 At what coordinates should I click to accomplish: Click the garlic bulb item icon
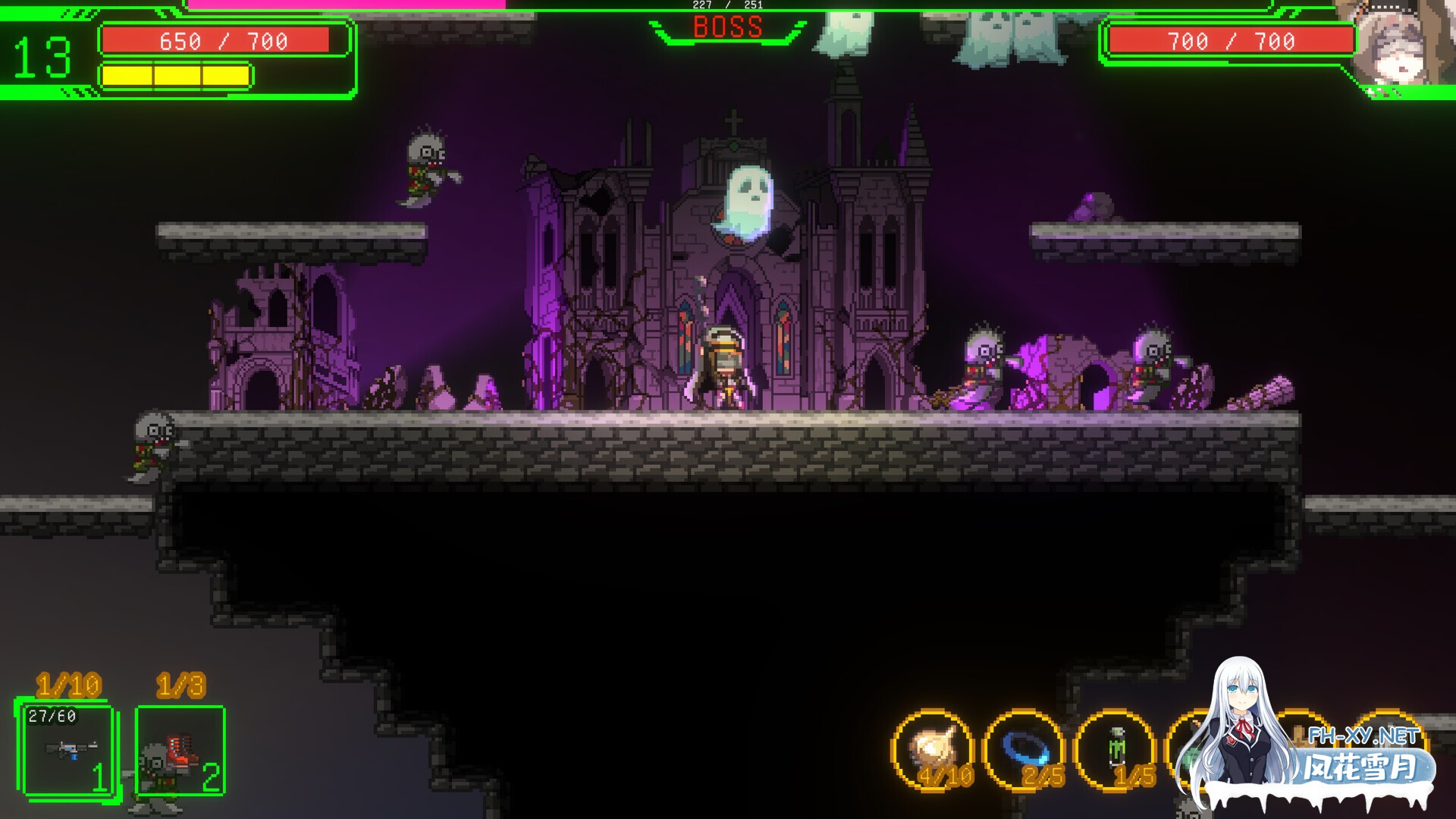[x=933, y=749]
